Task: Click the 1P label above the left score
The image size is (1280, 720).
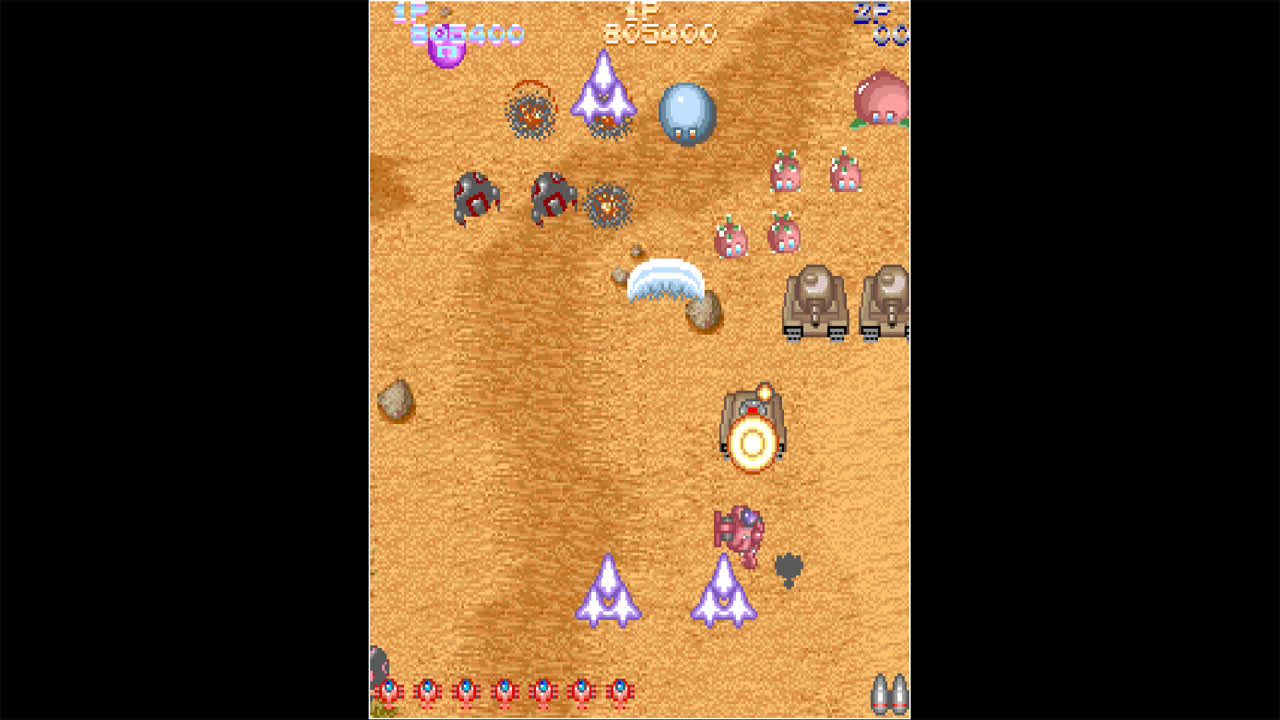Action: click(410, 12)
